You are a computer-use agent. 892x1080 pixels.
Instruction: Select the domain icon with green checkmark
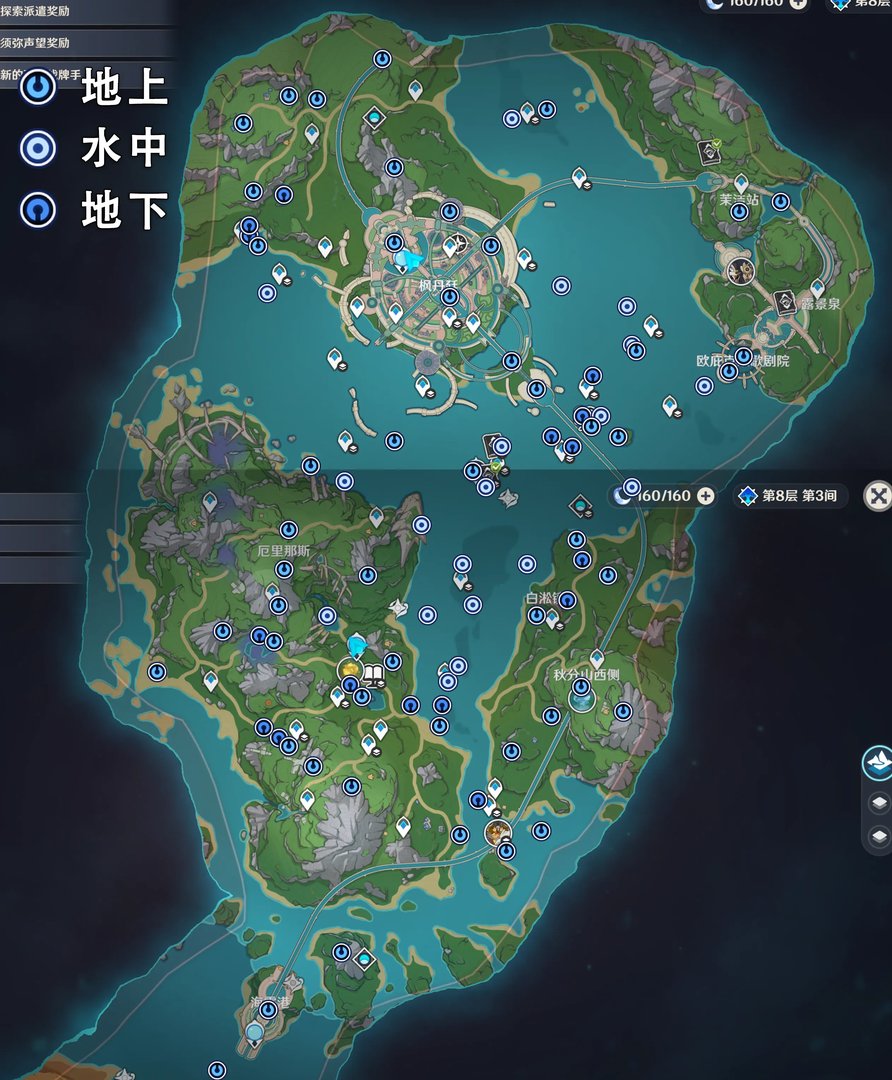coord(711,150)
